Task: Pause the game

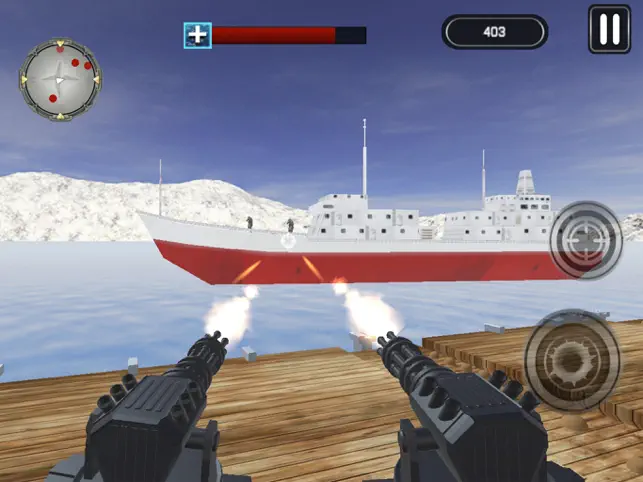Action: [609, 29]
